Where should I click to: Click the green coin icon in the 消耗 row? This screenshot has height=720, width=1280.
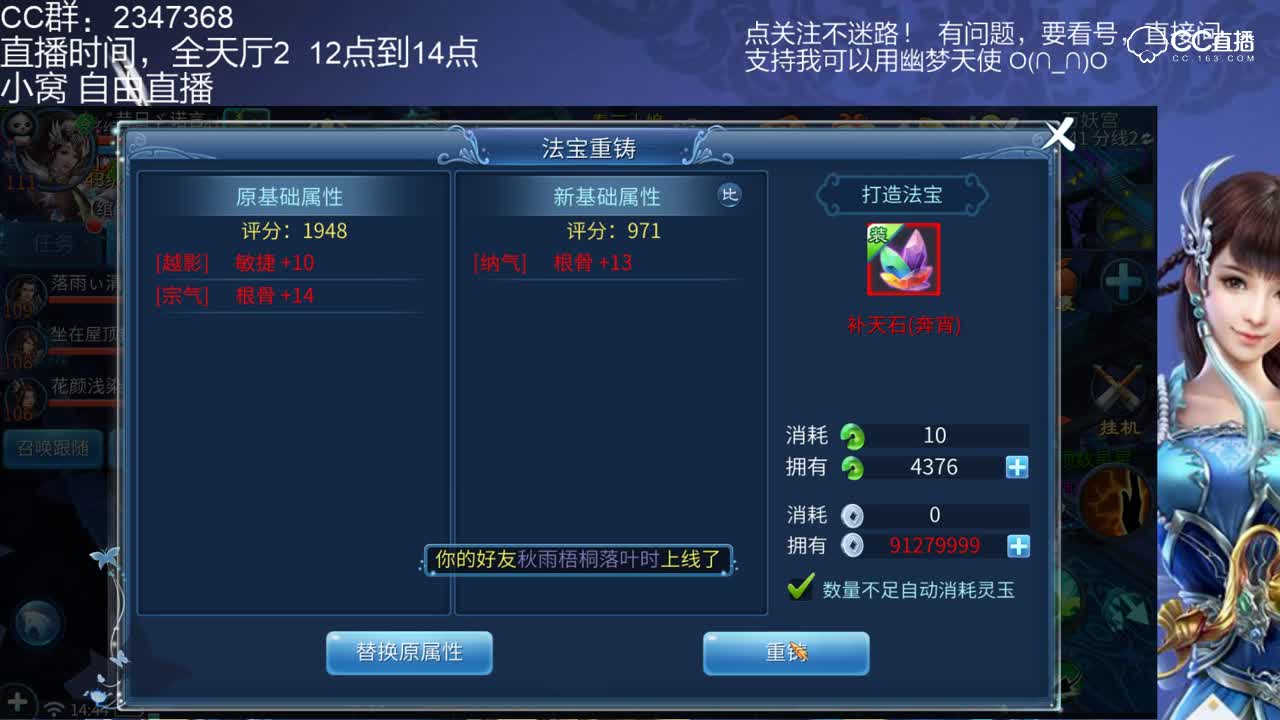click(x=851, y=435)
